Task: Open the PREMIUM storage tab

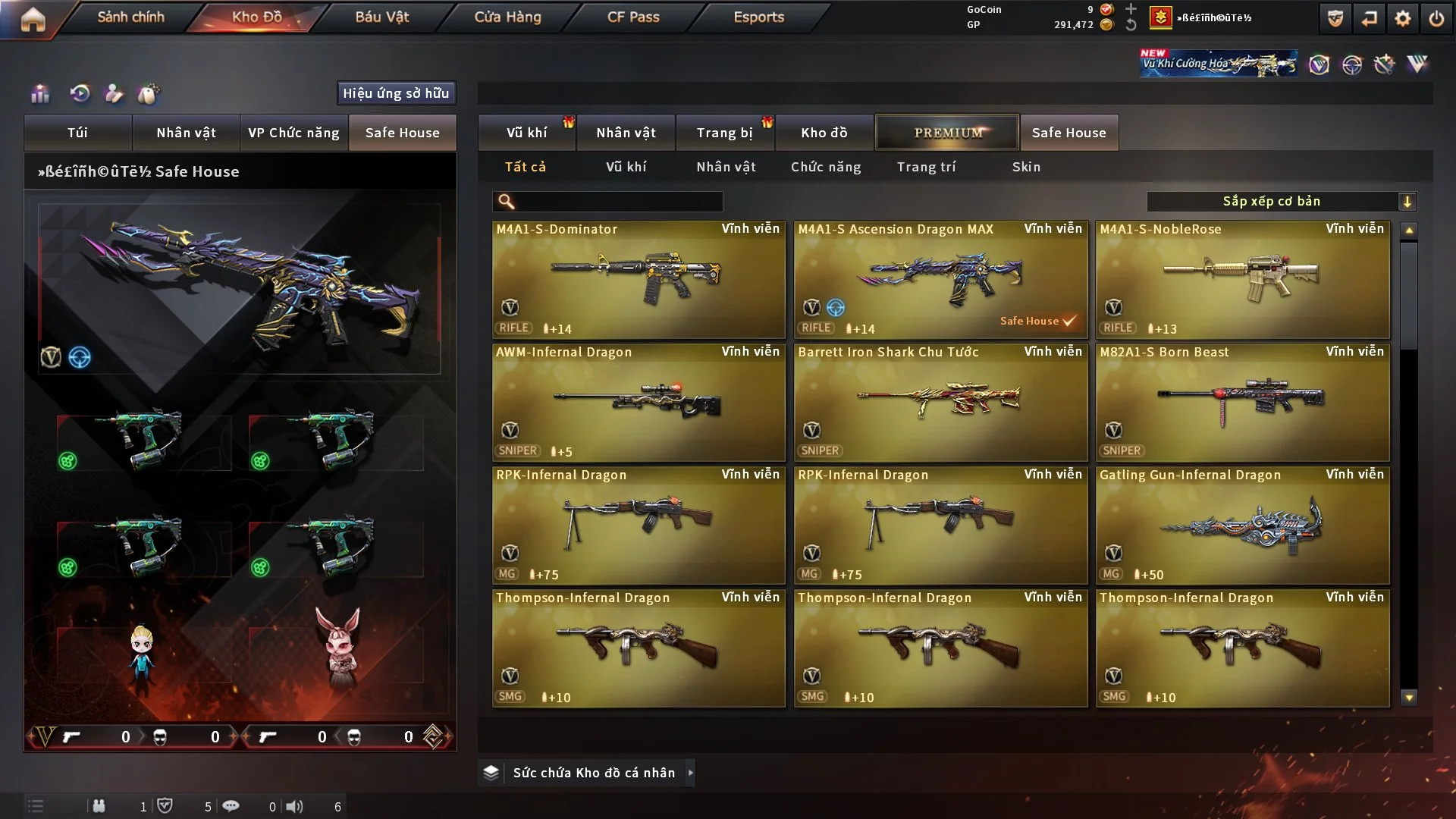Action: point(947,133)
